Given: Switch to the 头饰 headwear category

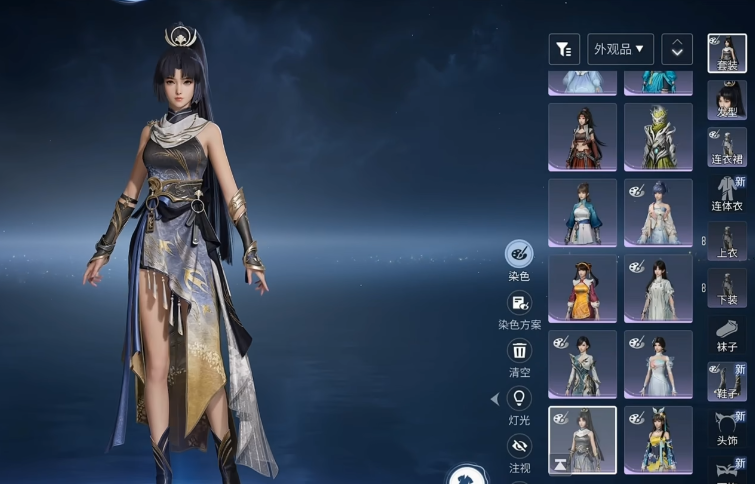Looking at the screenshot, I should (x=727, y=429).
